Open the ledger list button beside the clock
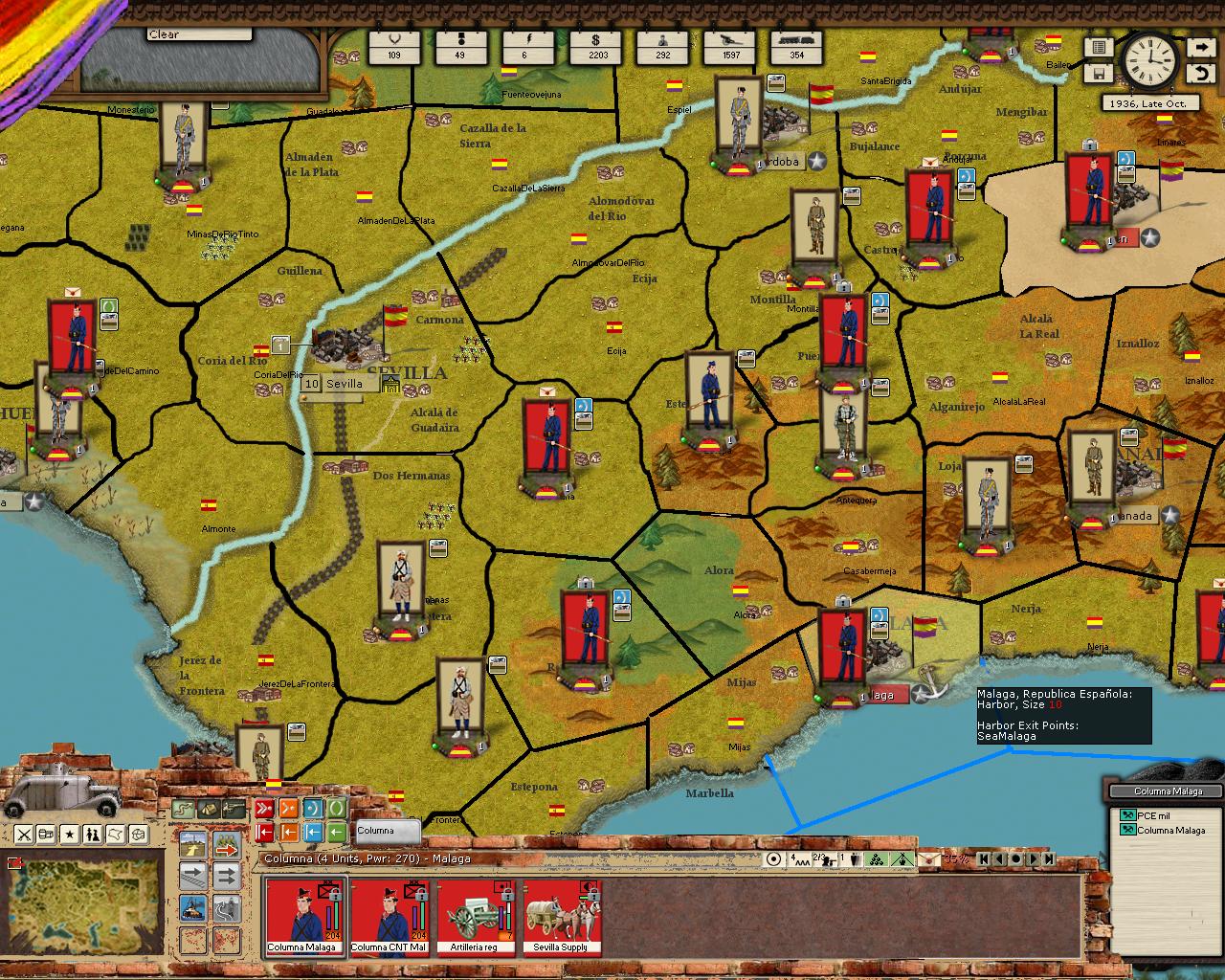This screenshot has height=980, width=1225. pos(1099,47)
